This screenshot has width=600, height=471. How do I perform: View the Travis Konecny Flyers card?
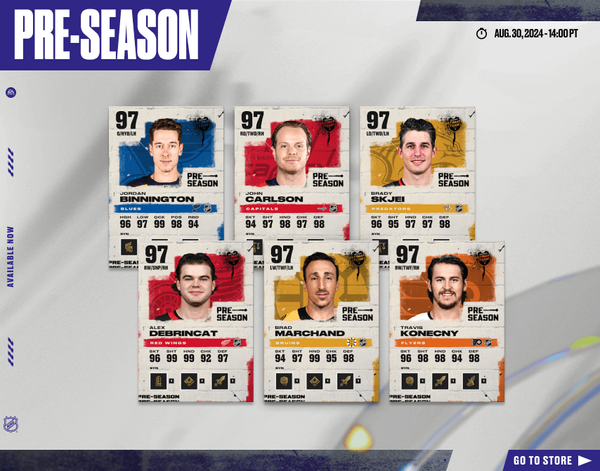(447, 320)
